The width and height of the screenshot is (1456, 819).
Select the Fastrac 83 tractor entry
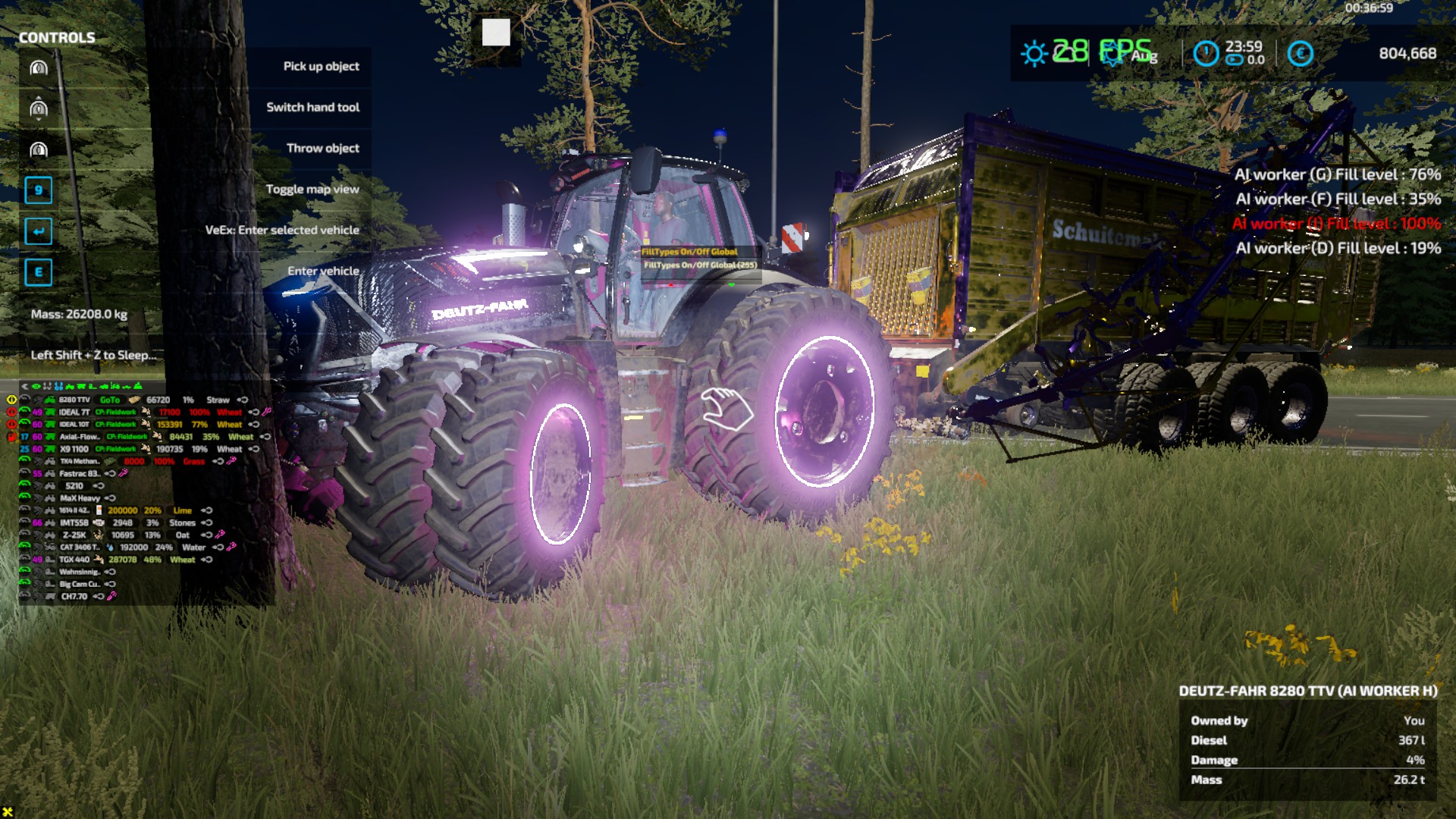79,474
